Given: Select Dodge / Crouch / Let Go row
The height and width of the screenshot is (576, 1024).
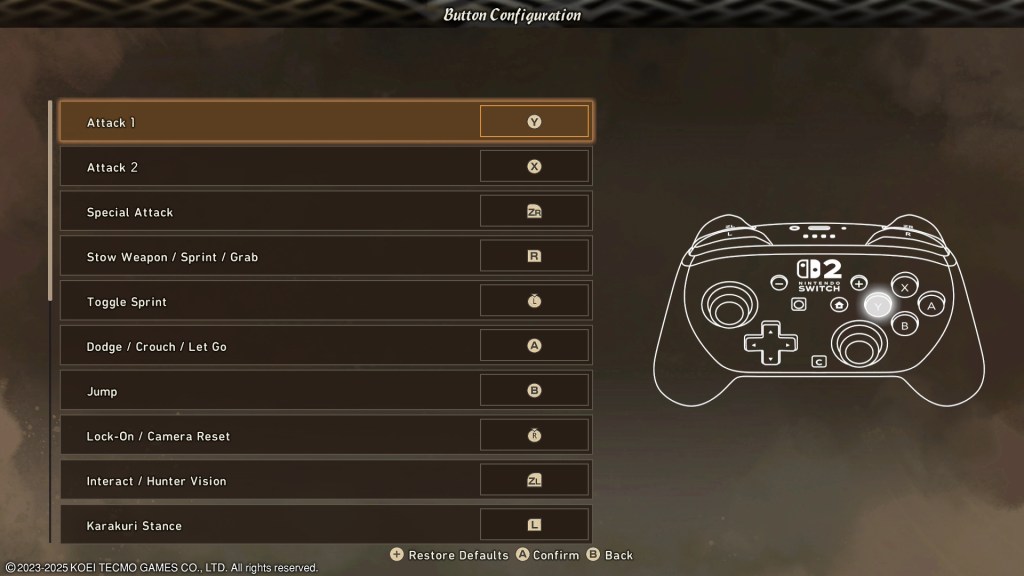Looking at the screenshot, I should pos(325,346).
